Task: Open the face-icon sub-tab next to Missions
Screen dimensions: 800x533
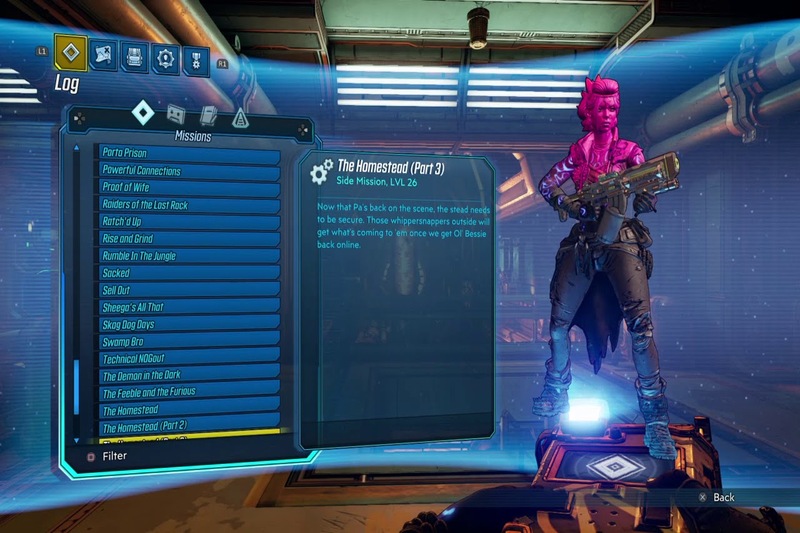Action: pyautogui.click(x=176, y=115)
